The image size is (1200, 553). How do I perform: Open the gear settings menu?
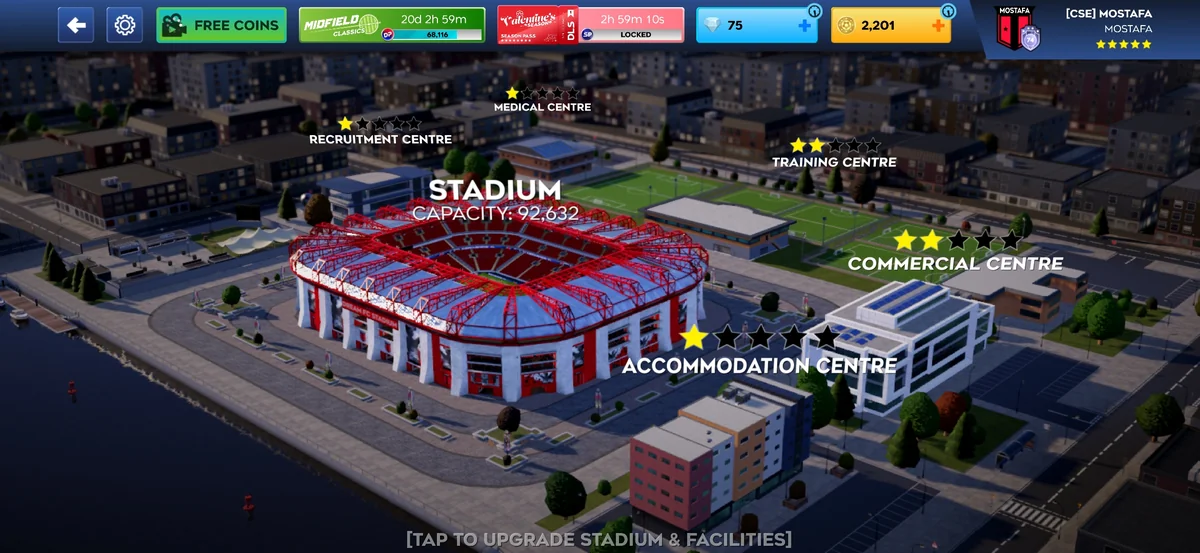pyautogui.click(x=125, y=25)
